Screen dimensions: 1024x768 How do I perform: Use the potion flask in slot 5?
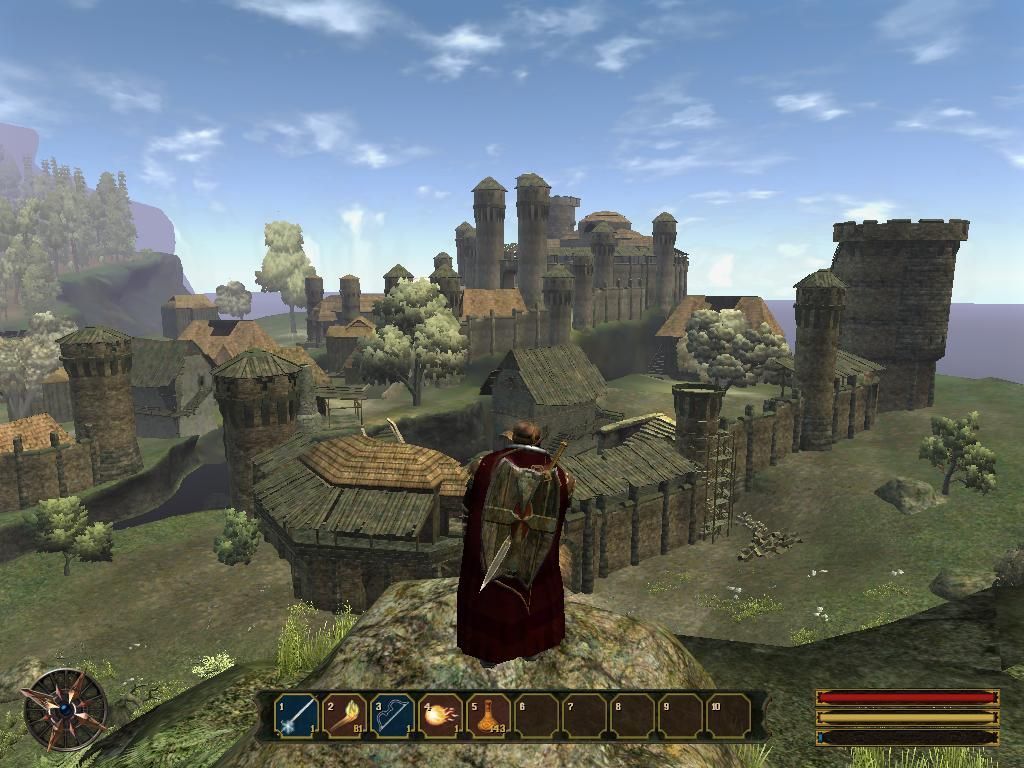point(488,716)
